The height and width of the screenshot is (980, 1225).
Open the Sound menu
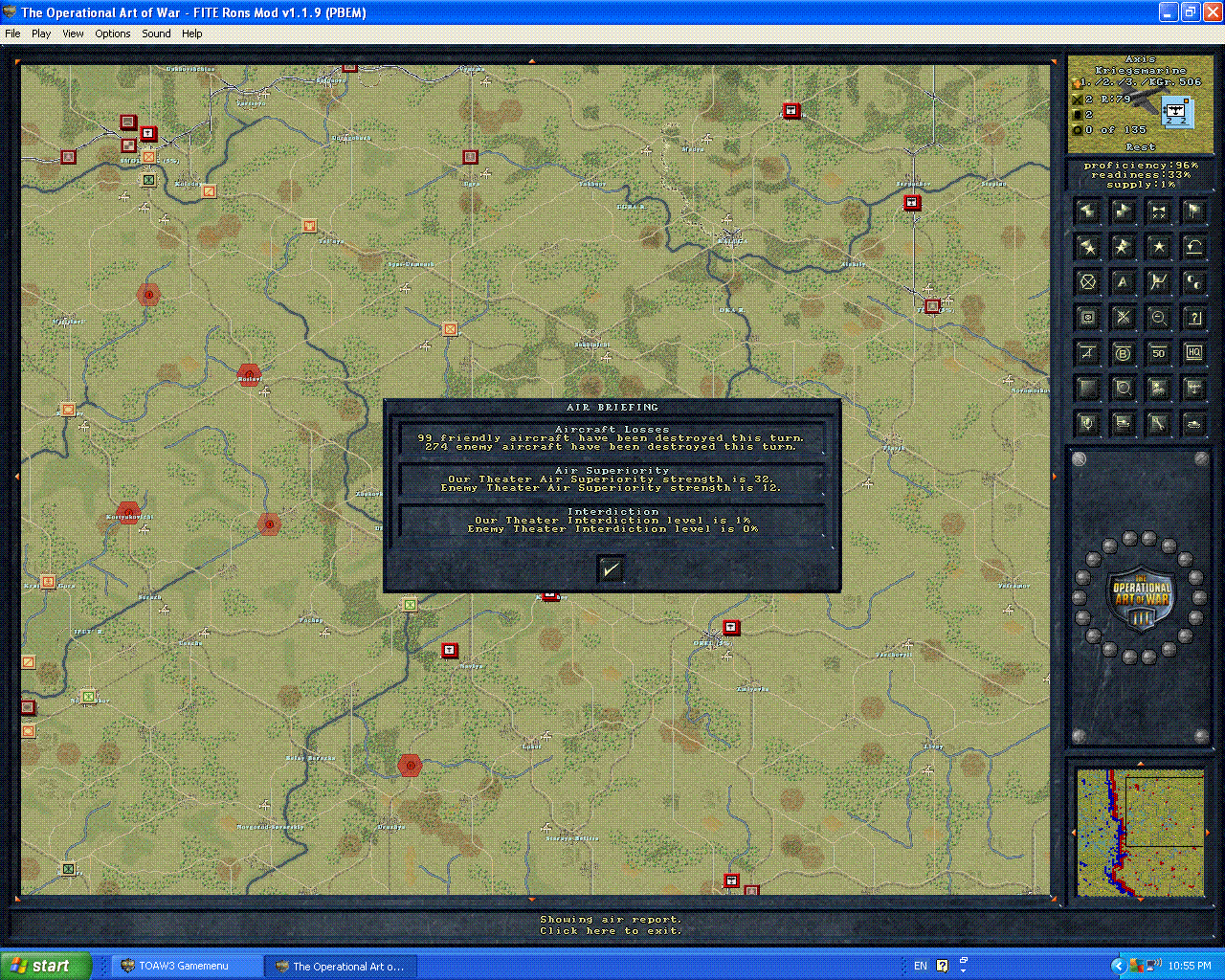(x=155, y=33)
